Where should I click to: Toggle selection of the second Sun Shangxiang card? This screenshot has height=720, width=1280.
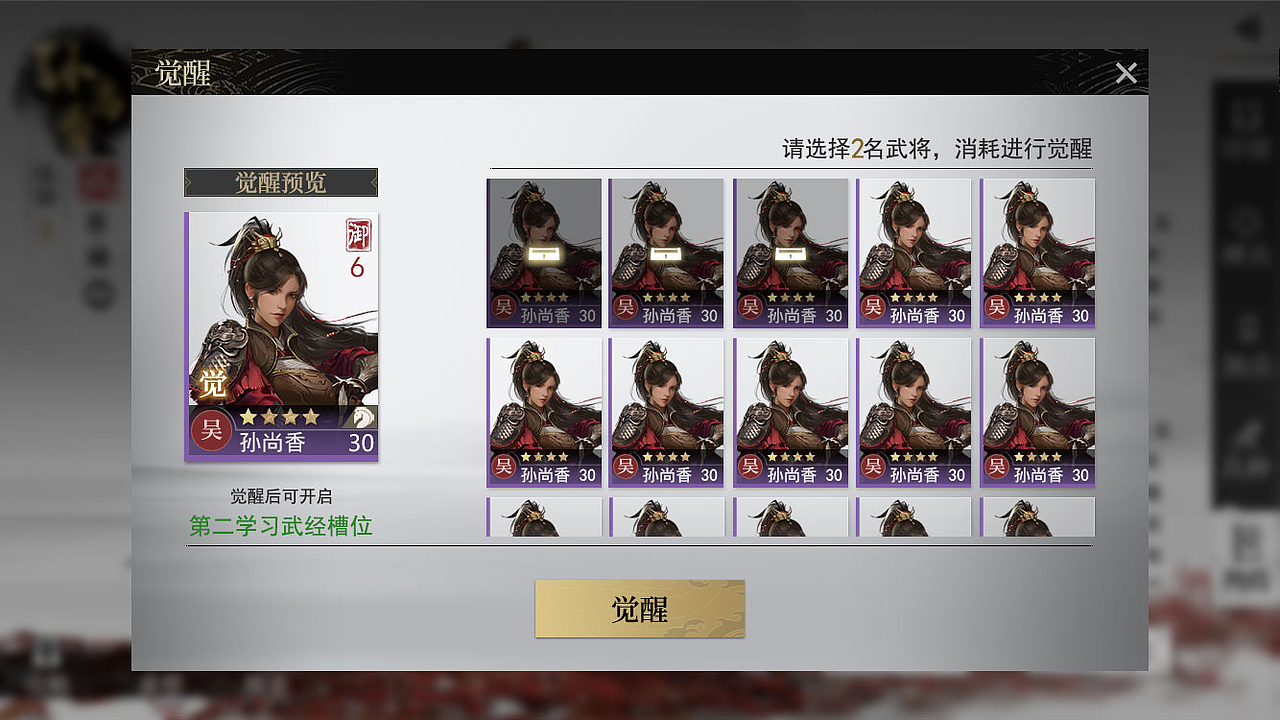(x=667, y=250)
